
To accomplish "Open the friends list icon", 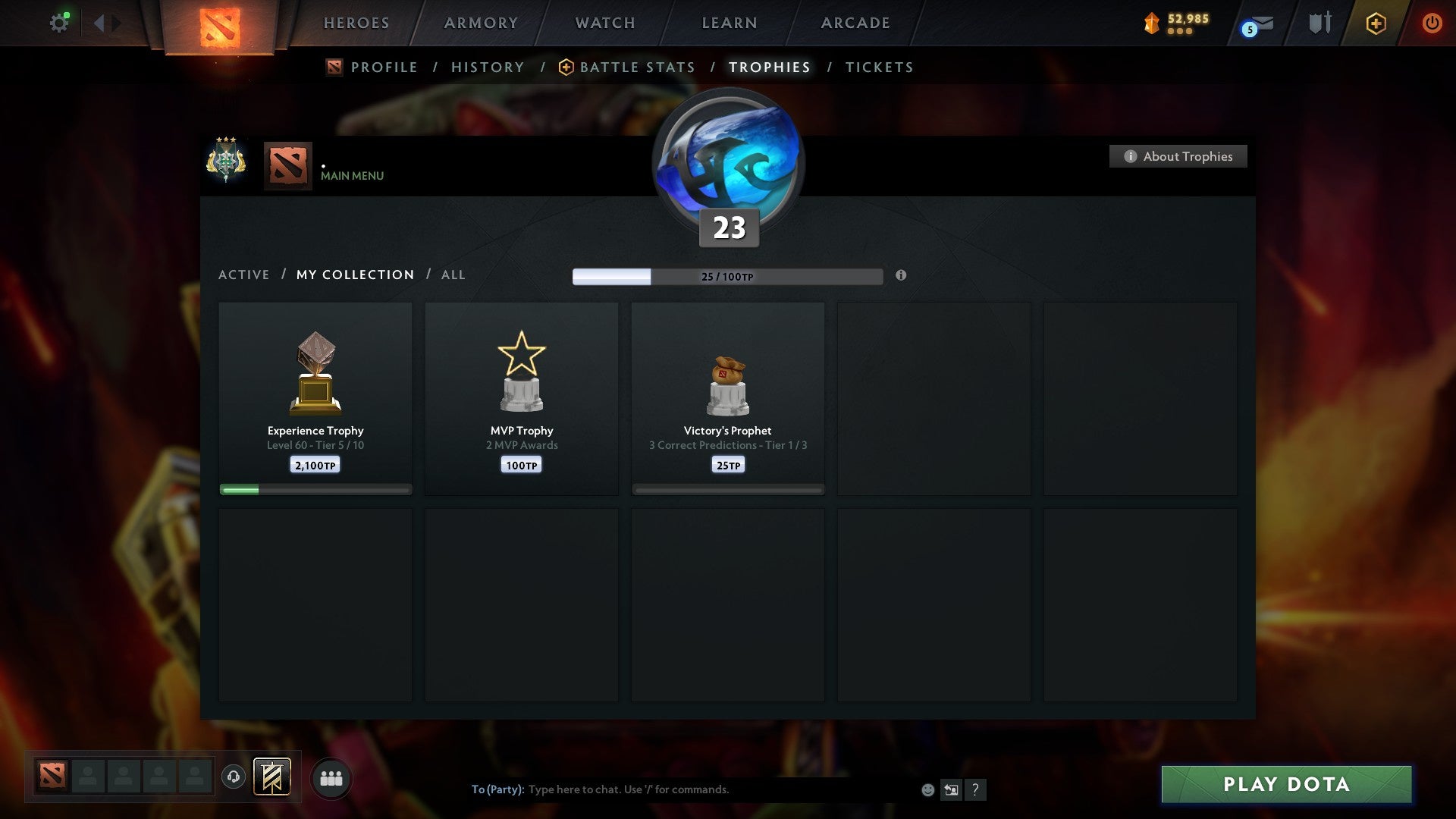I will [x=331, y=777].
